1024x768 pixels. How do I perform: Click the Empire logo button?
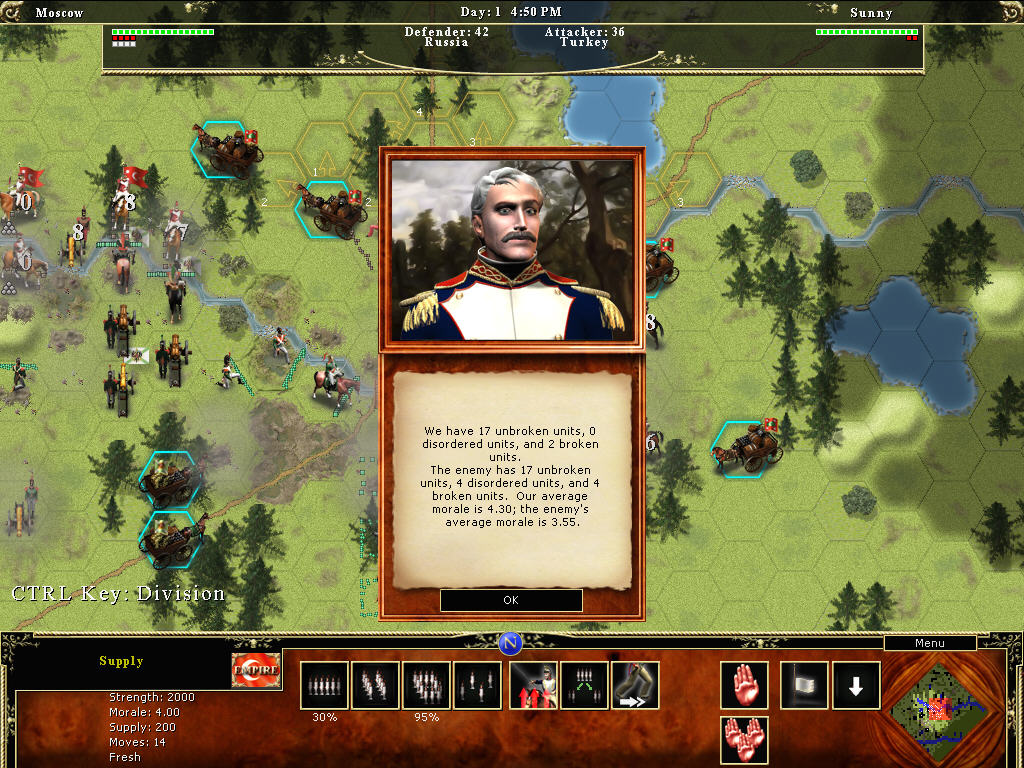[x=256, y=670]
